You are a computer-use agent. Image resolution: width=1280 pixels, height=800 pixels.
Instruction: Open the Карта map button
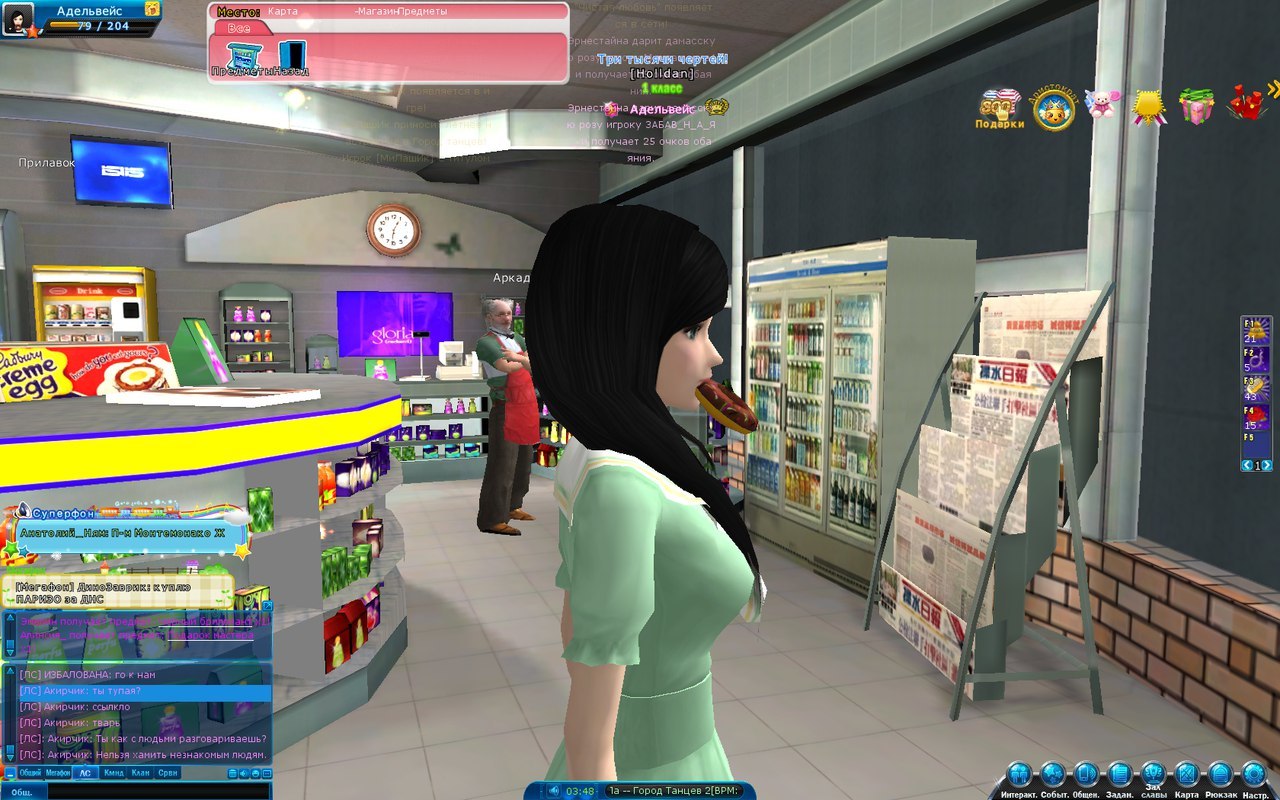(x=1186, y=774)
